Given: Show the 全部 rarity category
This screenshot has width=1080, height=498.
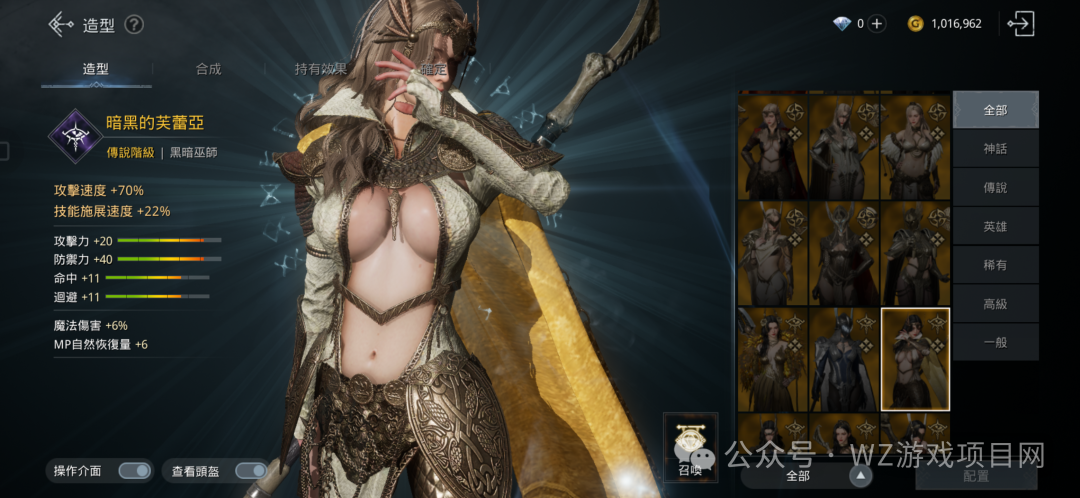Looking at the screenshot, I should pos(995,110).
